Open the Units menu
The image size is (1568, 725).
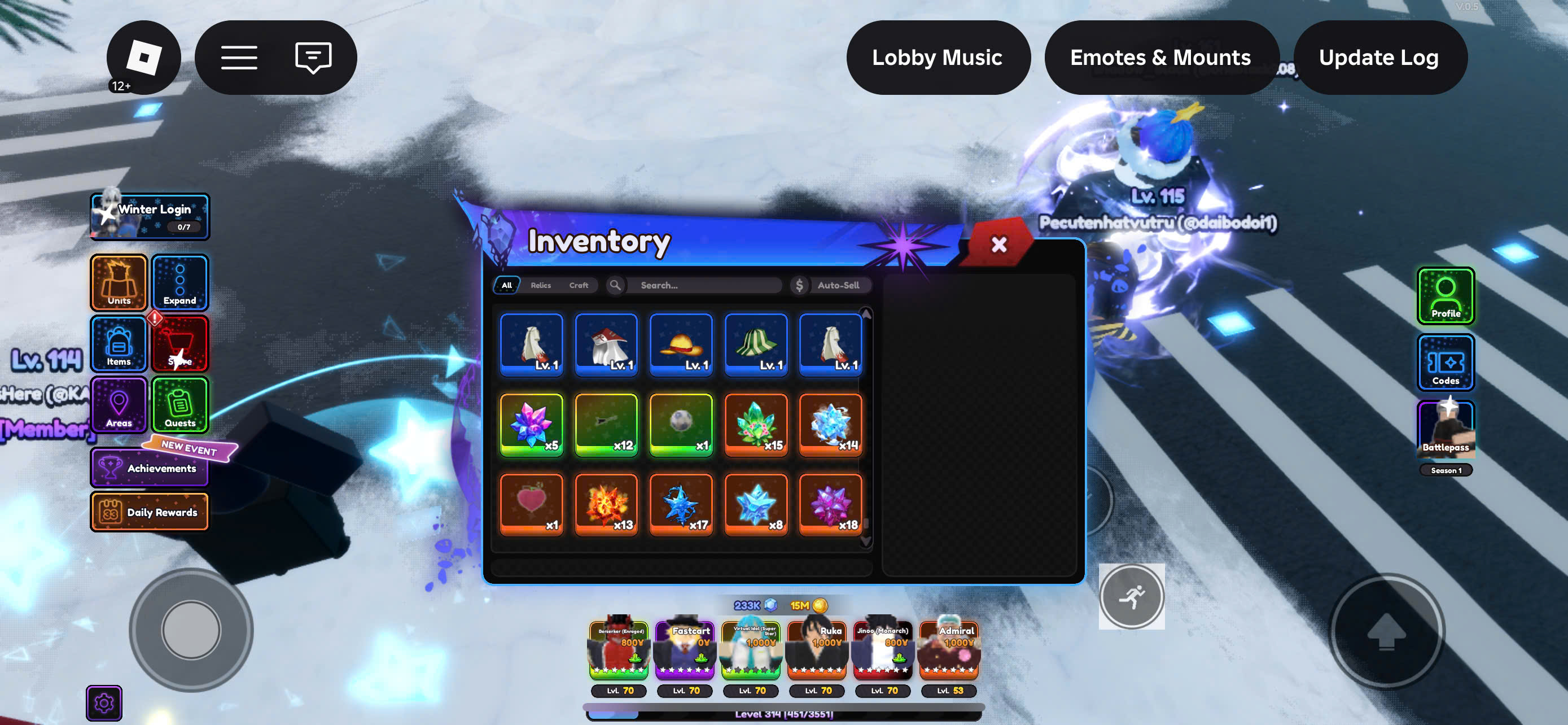119,282
